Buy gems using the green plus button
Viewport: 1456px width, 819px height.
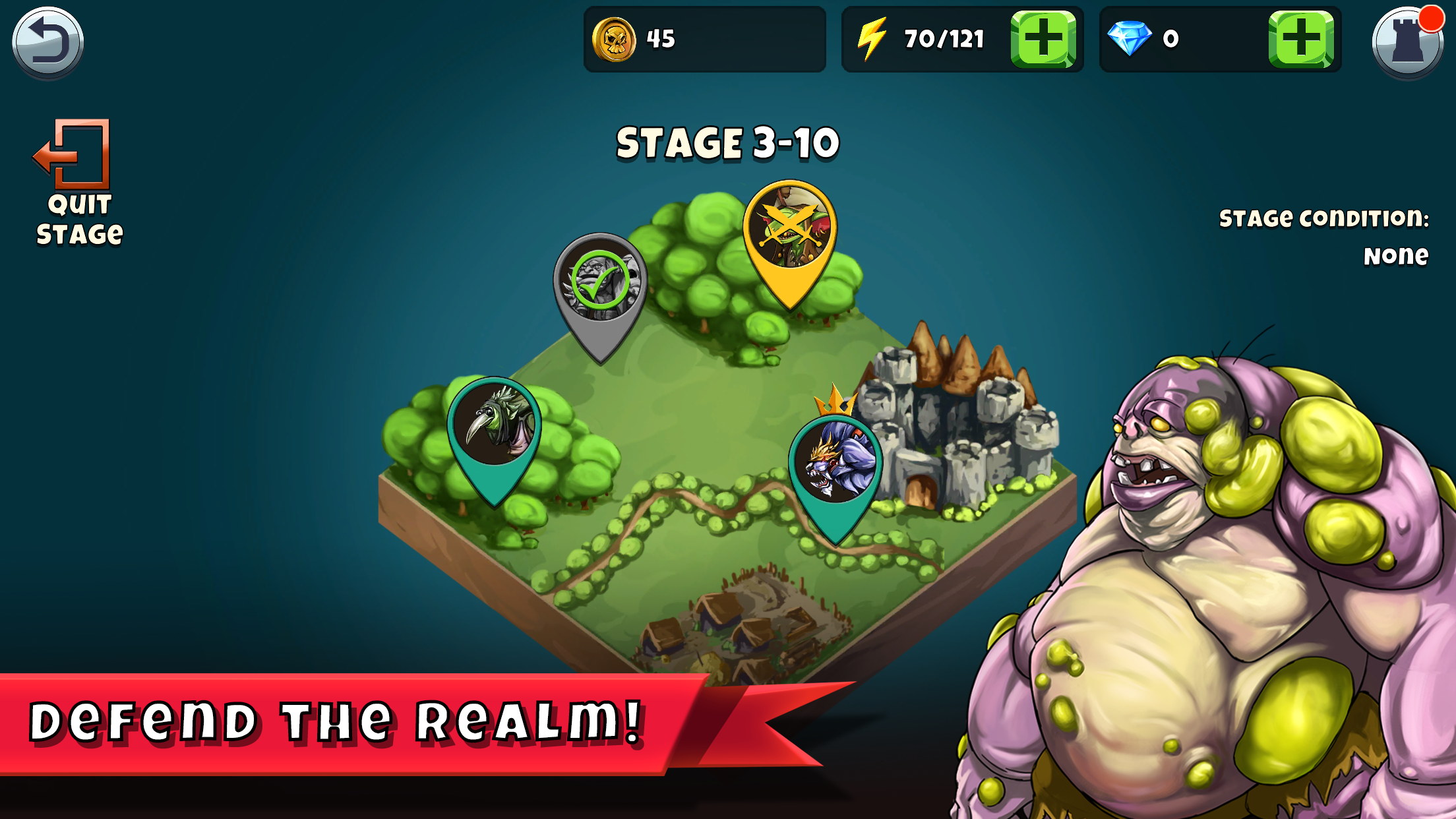(x=1300, y=39)
